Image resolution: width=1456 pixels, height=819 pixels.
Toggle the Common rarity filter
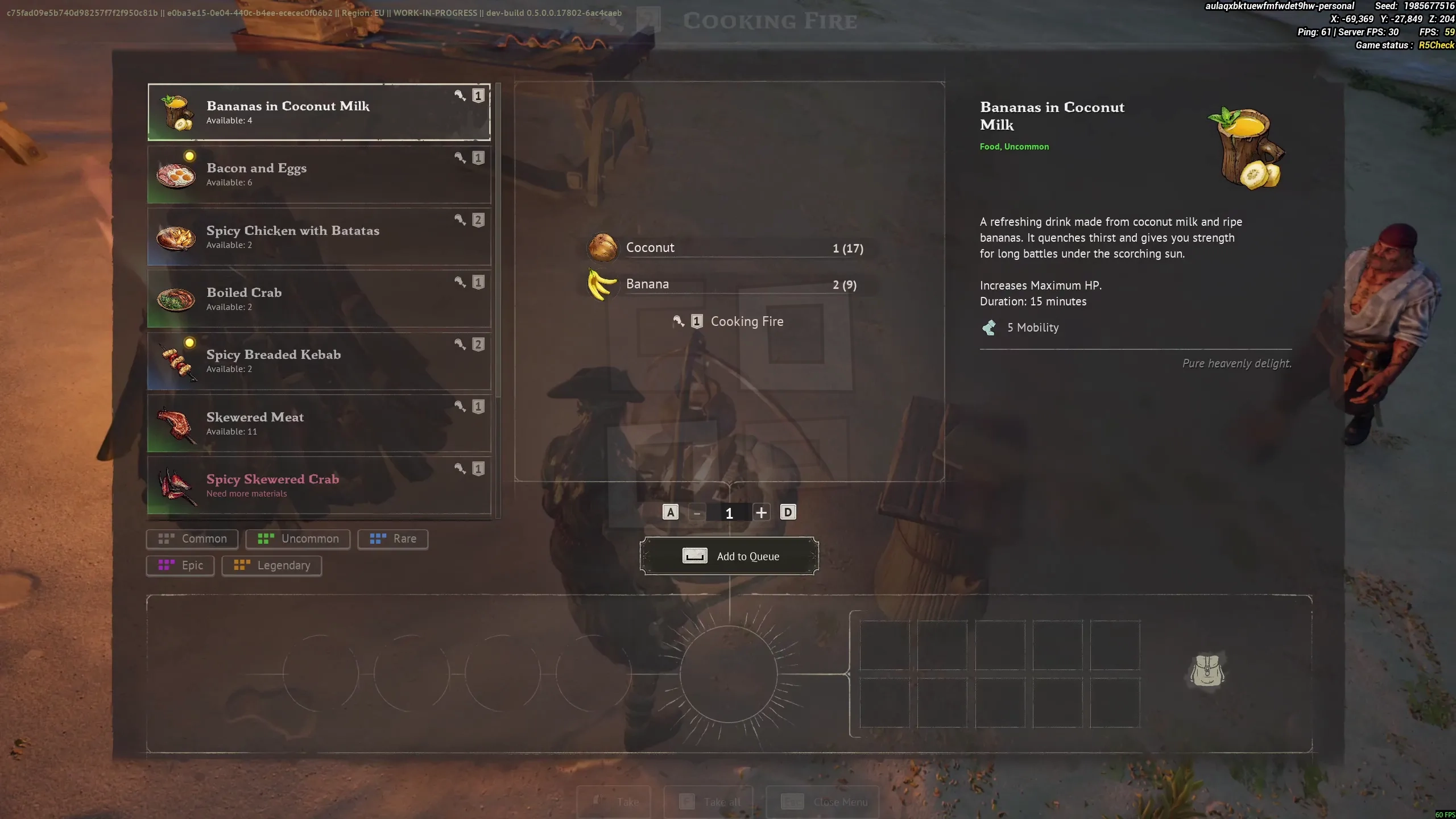tap(191, 539)
